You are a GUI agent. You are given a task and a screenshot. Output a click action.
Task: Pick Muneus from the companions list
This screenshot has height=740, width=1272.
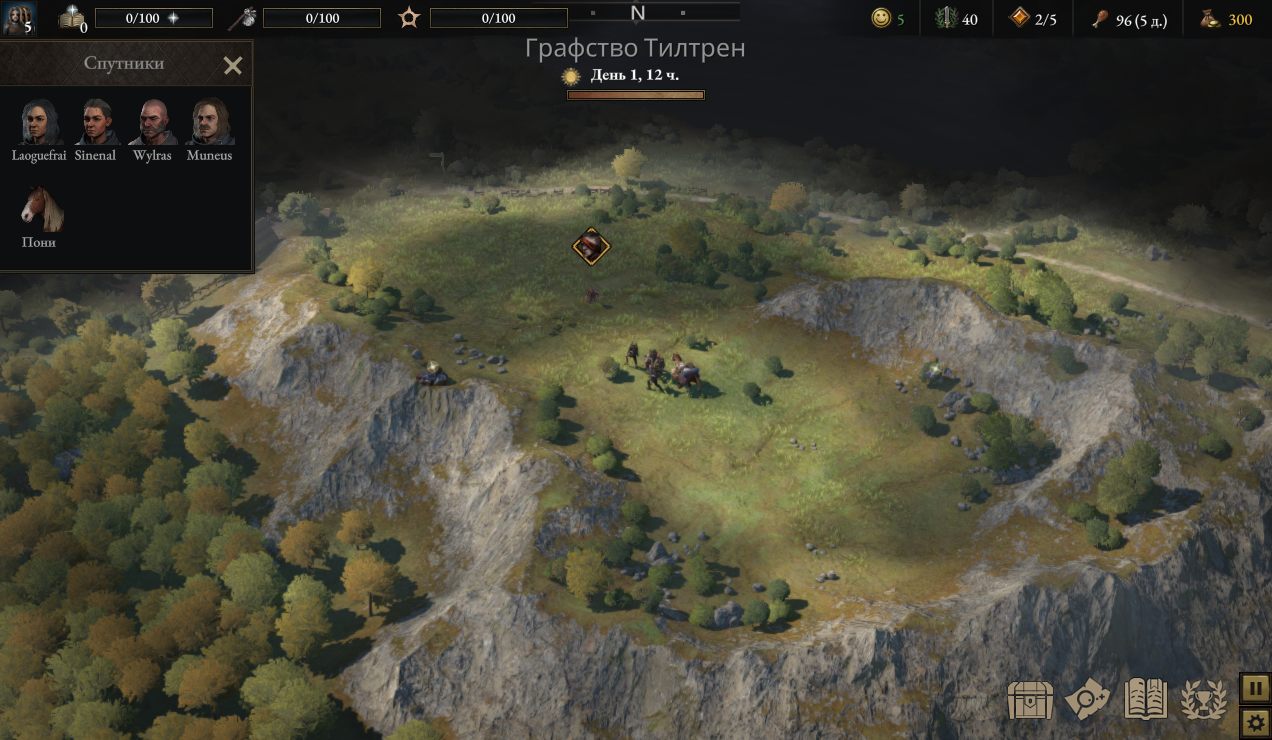(x=209, y=122)
